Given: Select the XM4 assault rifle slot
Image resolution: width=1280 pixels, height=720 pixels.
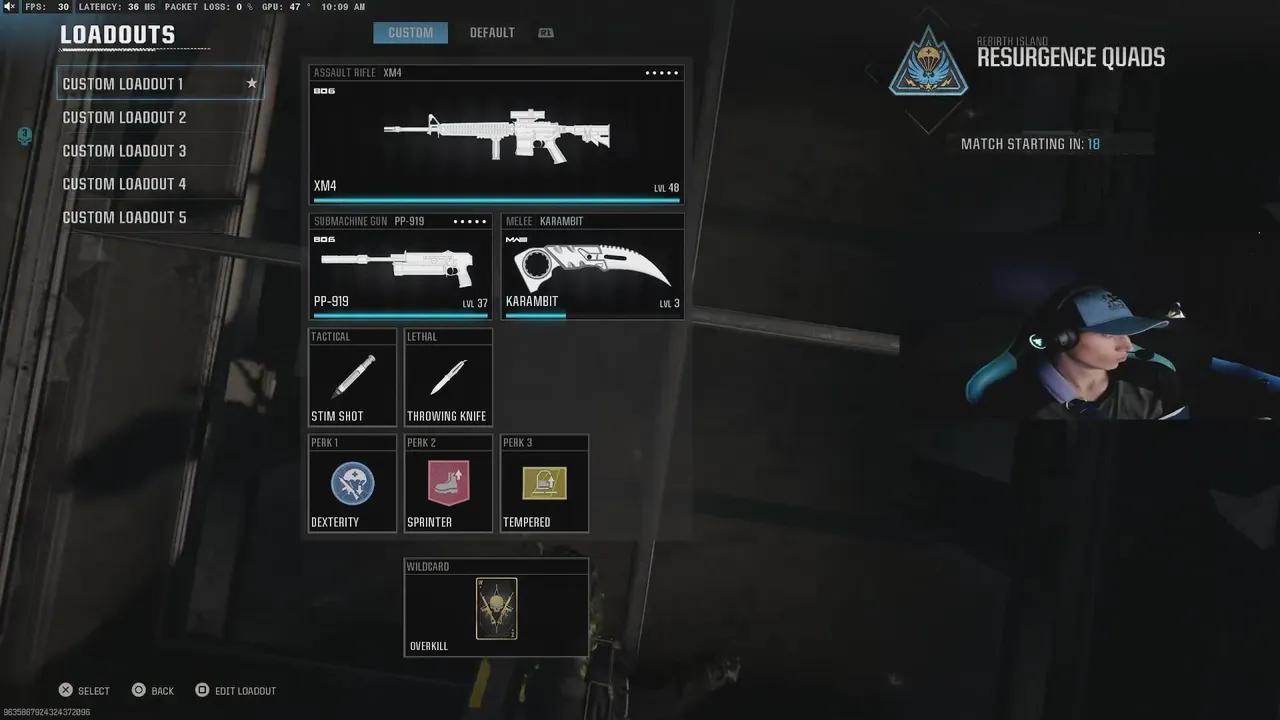Looking at the screenshot, I should point(496,135).
